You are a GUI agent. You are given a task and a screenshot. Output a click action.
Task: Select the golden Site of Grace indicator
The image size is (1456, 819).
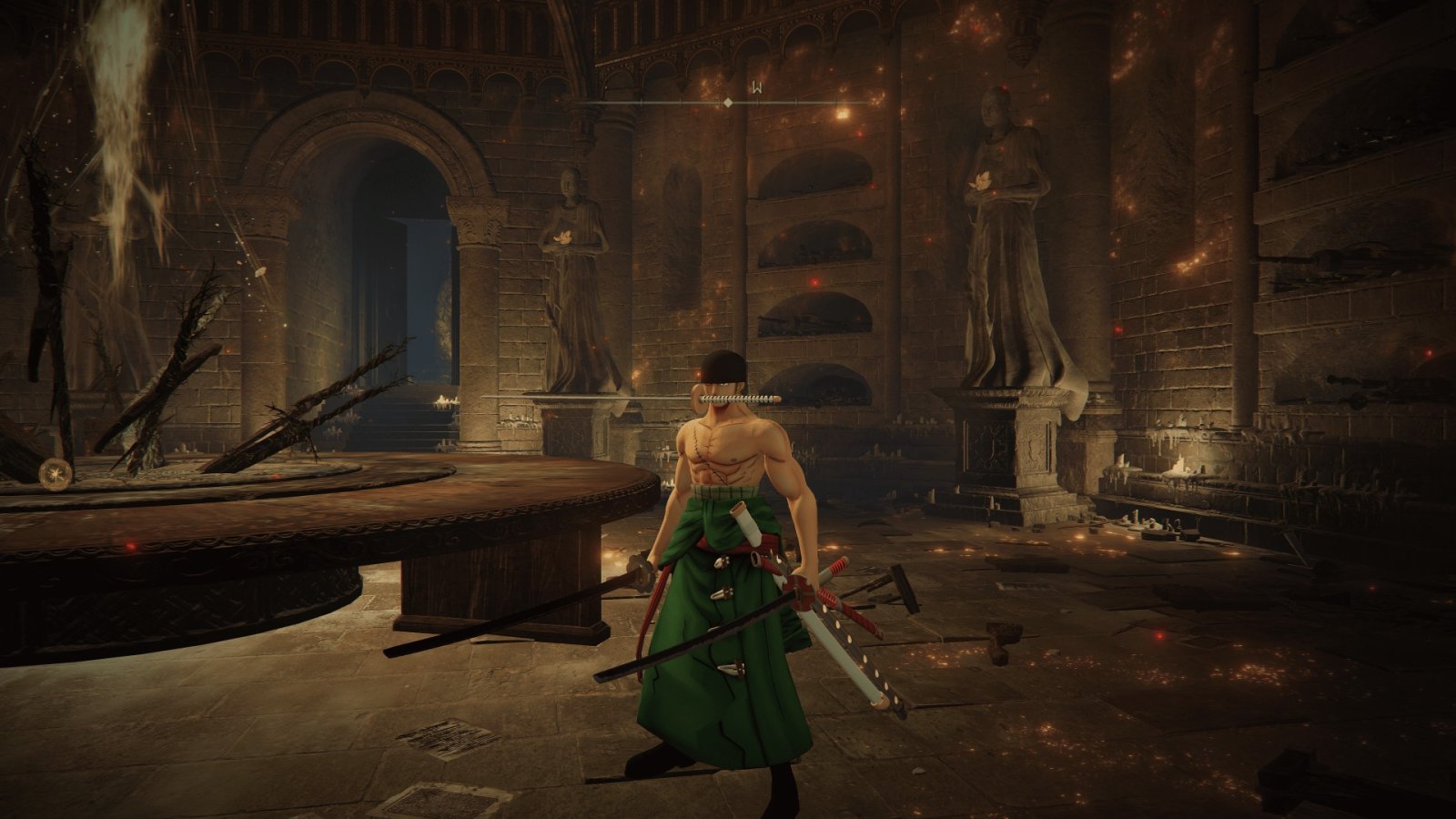coord(56,473)
